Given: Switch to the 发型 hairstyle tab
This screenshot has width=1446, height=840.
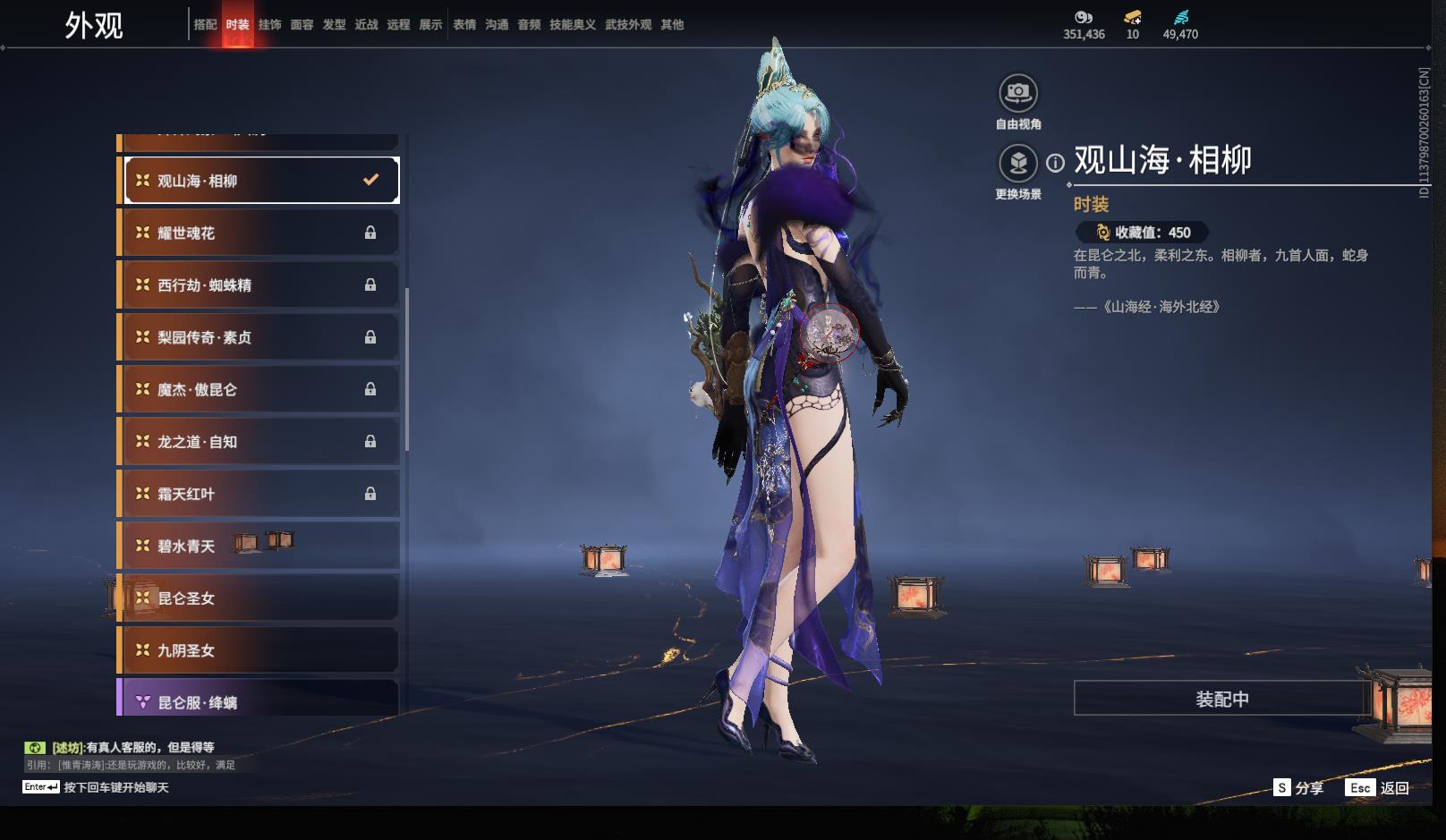Looking at the screenshot, I should pyautogui.click(x=334, y=25).
